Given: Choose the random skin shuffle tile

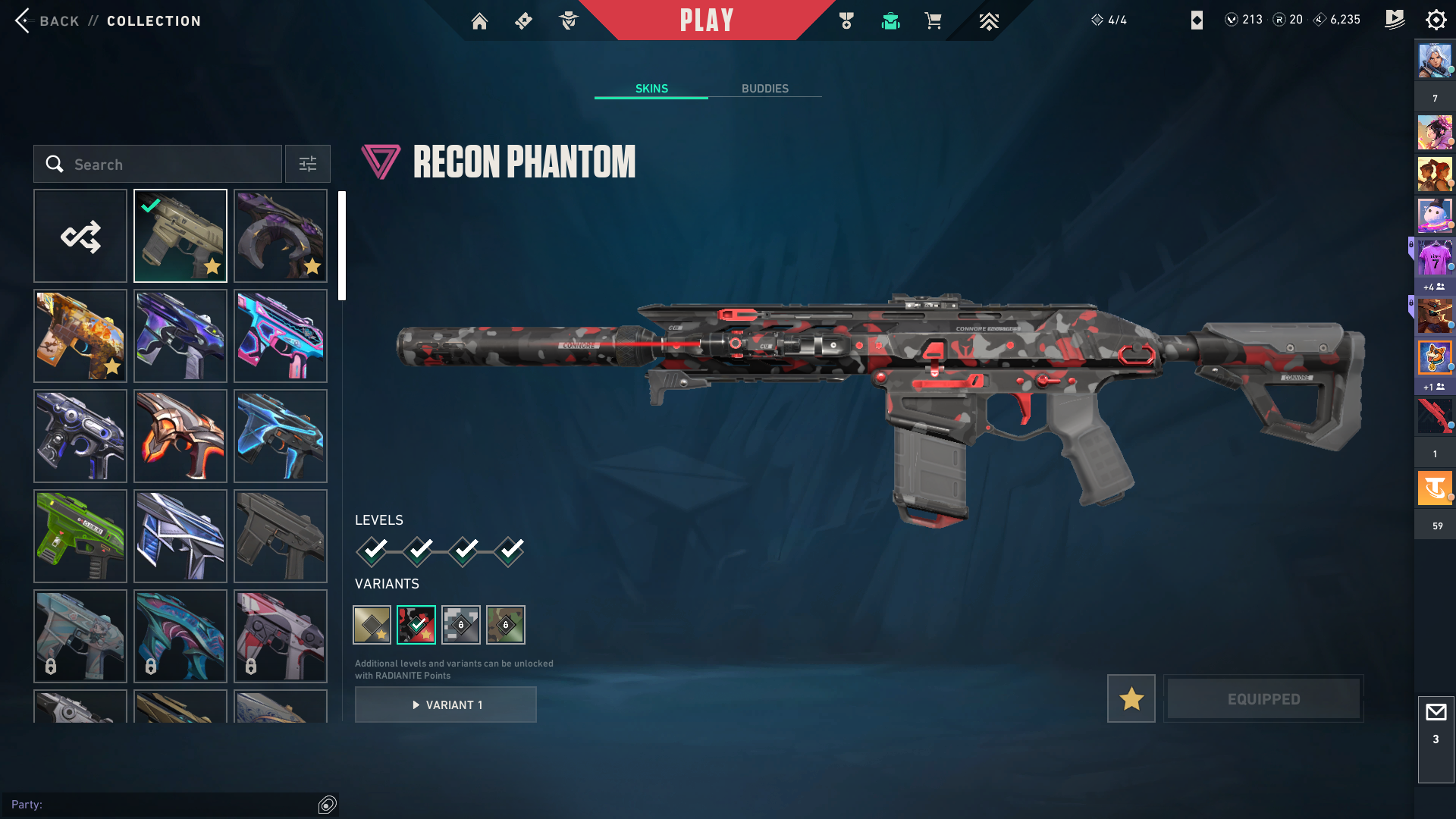Looking at the screenshot, I should pyautogui.click(x=80, y=237).
